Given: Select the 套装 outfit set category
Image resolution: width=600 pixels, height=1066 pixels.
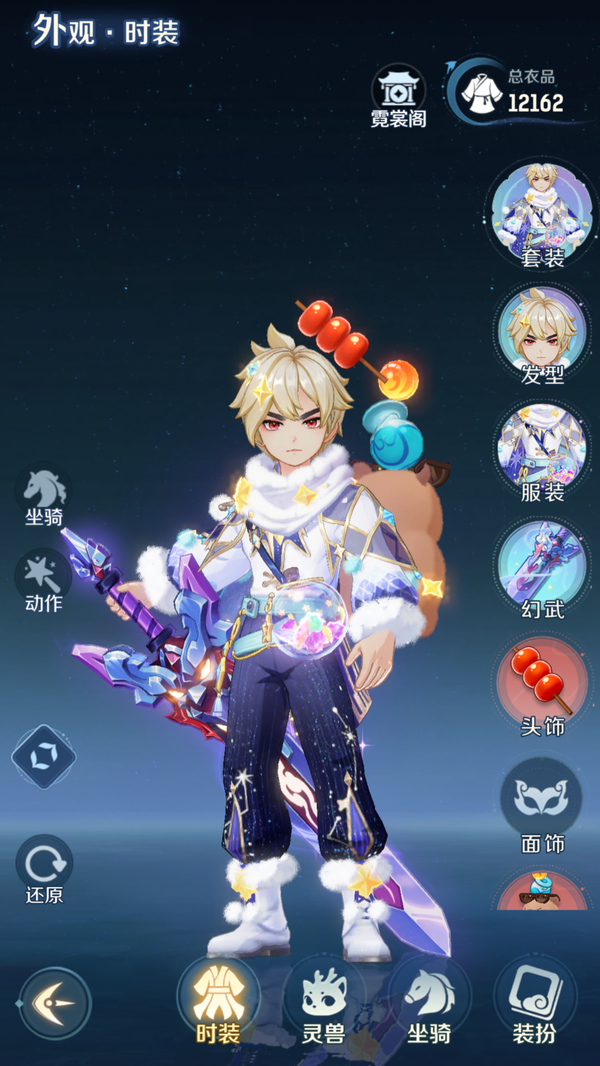Looking at the screenshot, I should pyautogui.click(x=542, y=212).
